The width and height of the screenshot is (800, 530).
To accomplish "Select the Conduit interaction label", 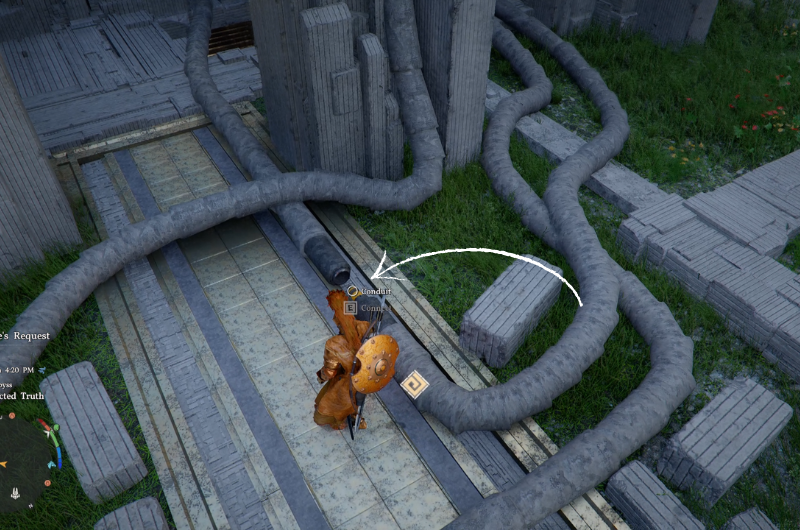I will 376,291.
